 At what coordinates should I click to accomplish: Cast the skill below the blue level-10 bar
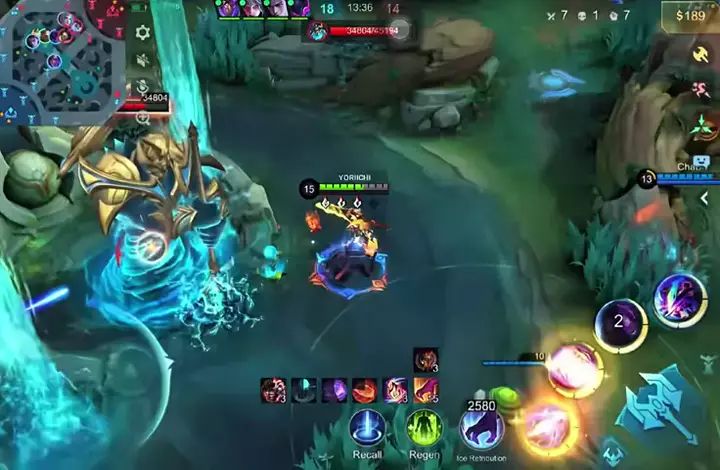click(575, 369)
